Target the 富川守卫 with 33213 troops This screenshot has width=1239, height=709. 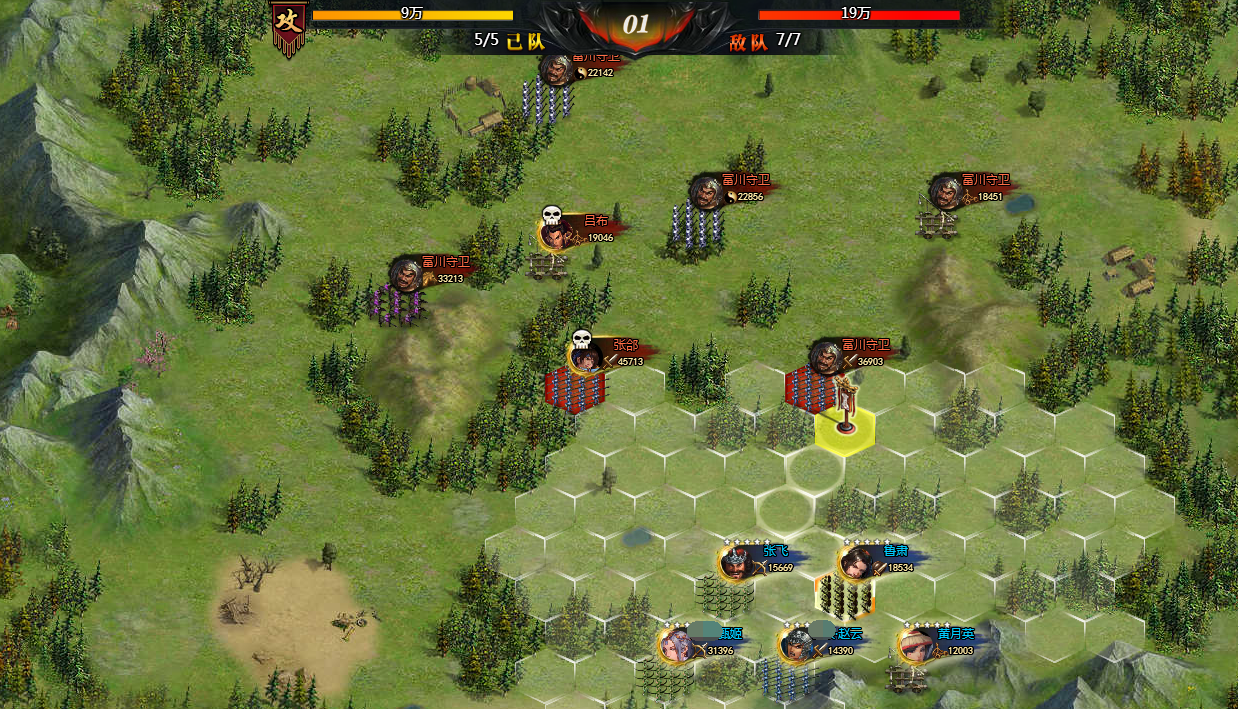[398, 304]
